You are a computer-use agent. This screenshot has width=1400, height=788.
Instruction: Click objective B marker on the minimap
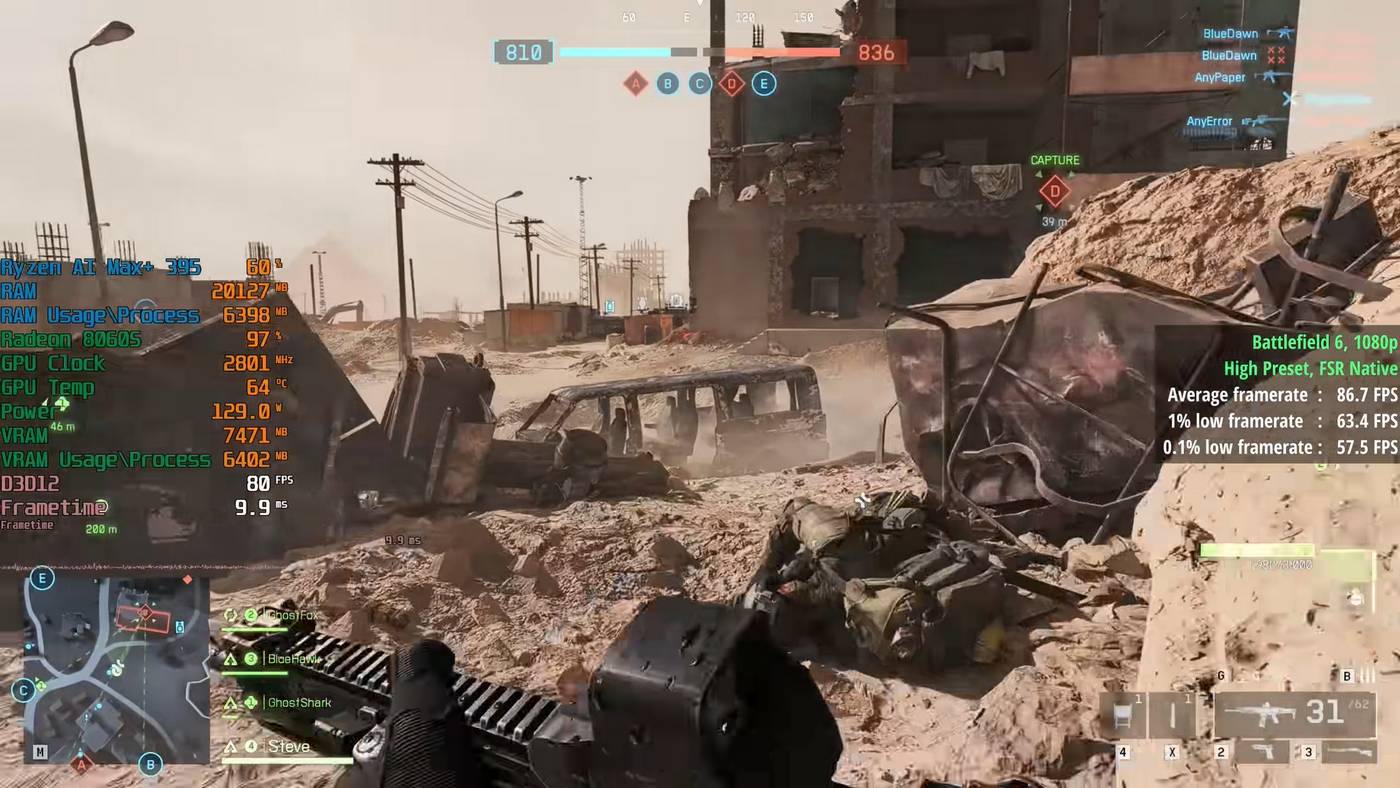click(x=150, y=765)
